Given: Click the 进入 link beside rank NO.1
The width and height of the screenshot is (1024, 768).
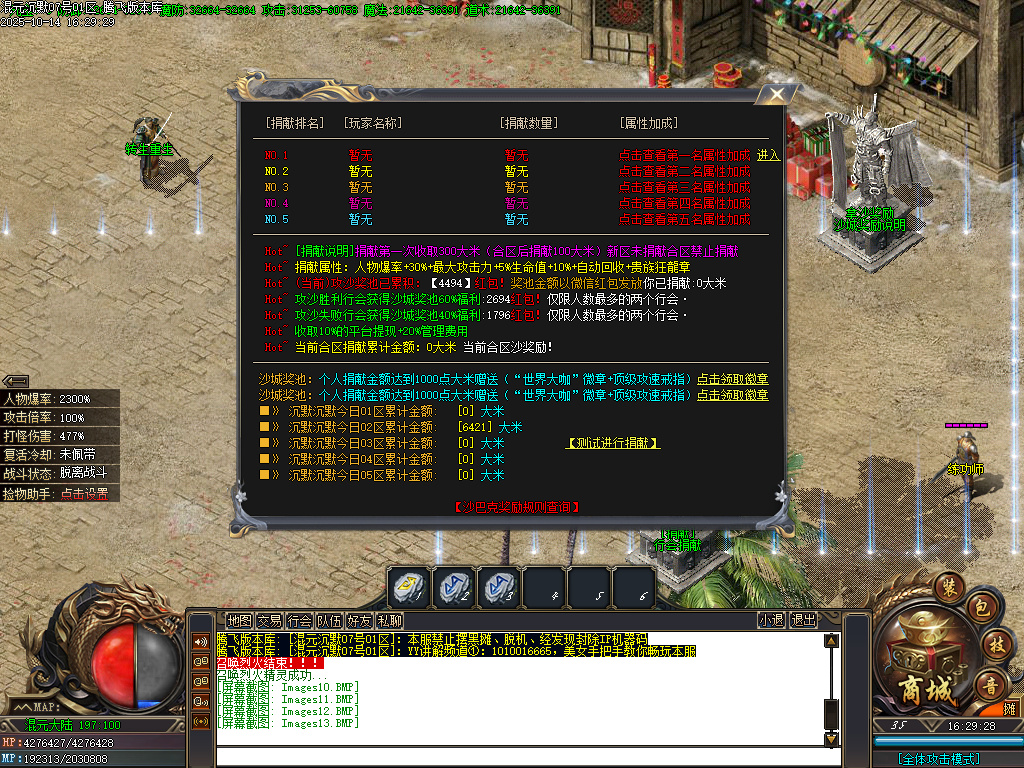Looking at the screenshot, I should pyautogui.click(x=768, y=155).
